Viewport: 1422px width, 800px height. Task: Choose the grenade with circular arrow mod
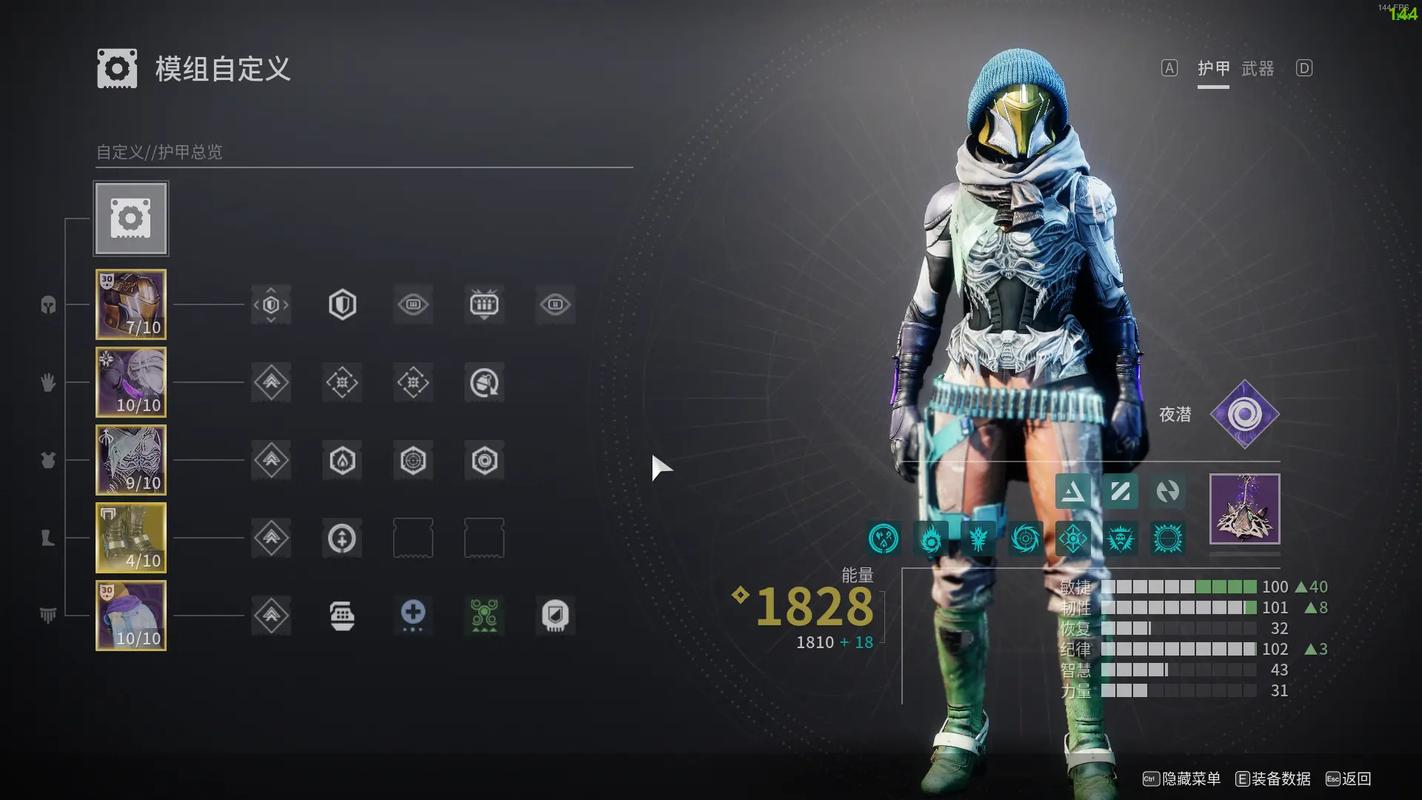[x=484, y=382]
